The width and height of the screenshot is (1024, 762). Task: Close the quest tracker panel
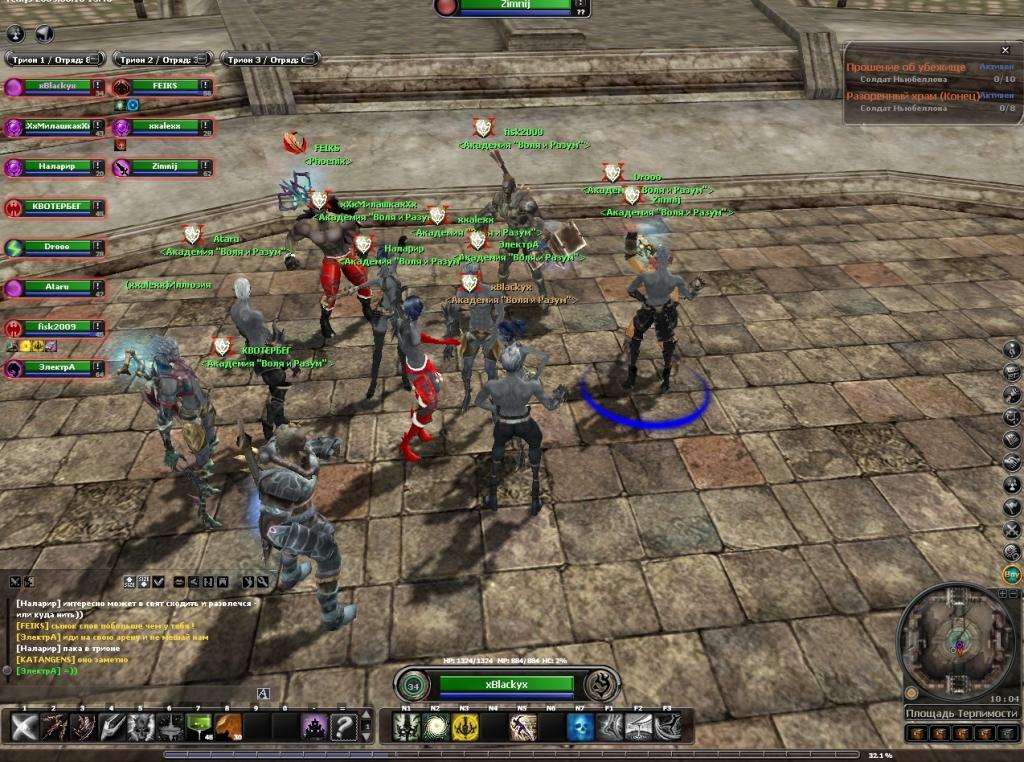pyautogui.click(x=1005, y=50)
